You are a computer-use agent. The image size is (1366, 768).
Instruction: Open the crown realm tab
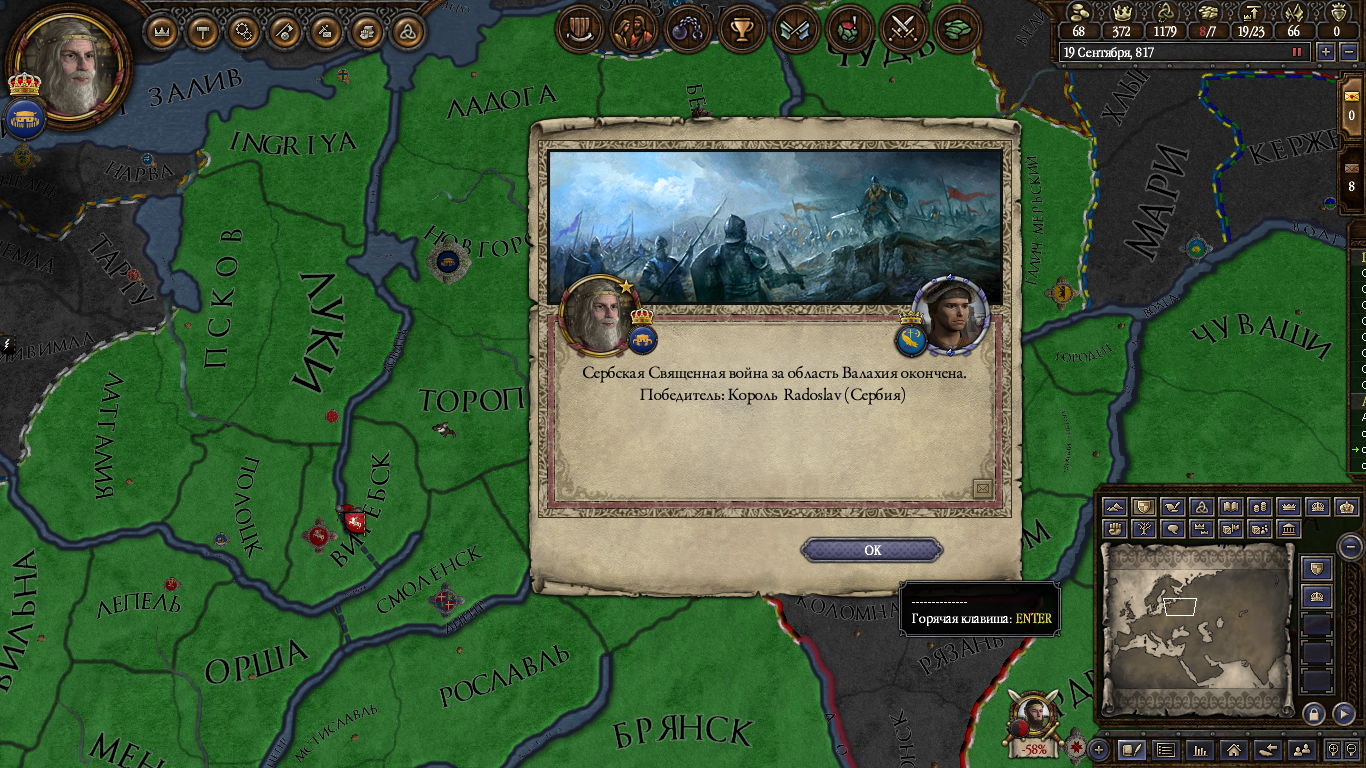point(162,32)
